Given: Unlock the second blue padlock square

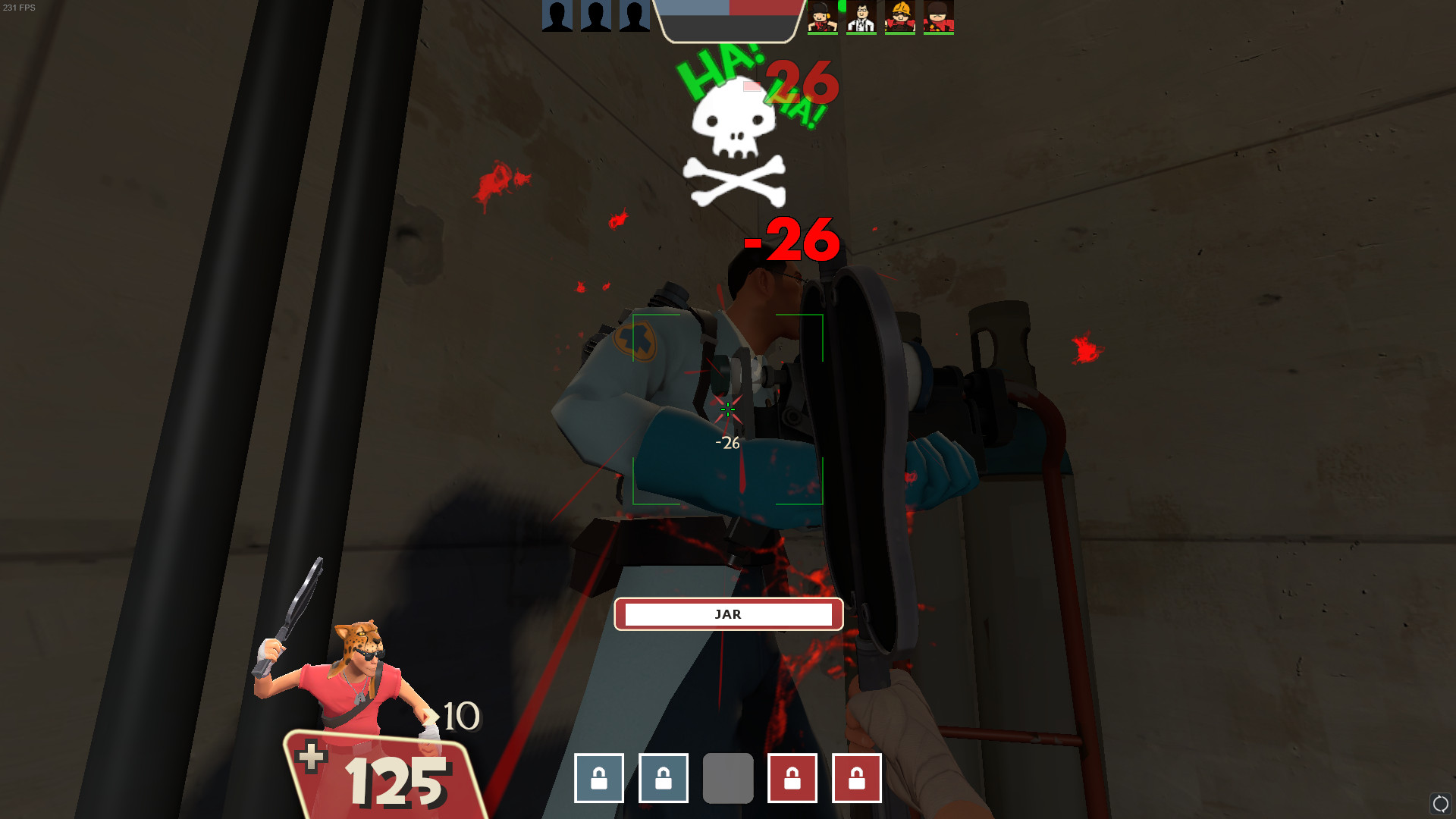Looking at the screenshot, I should pos(663,778).
